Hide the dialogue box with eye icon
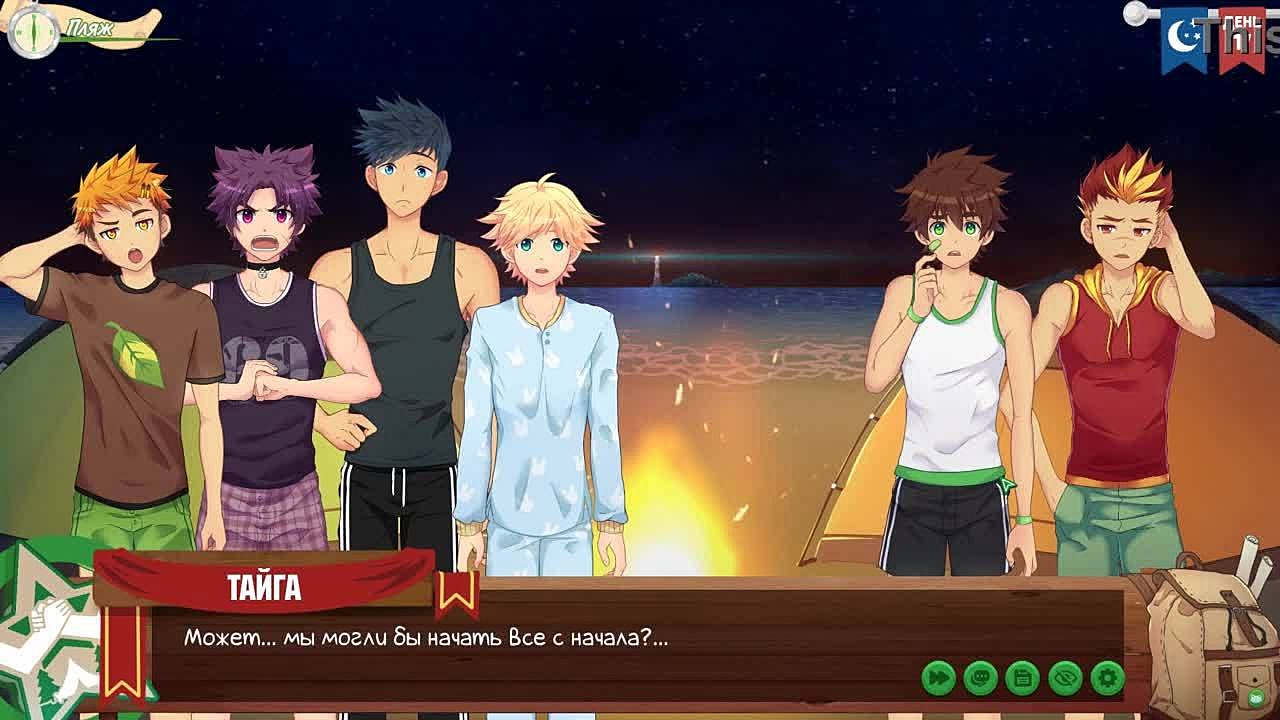1280x720 pixels. point(1065,678)
